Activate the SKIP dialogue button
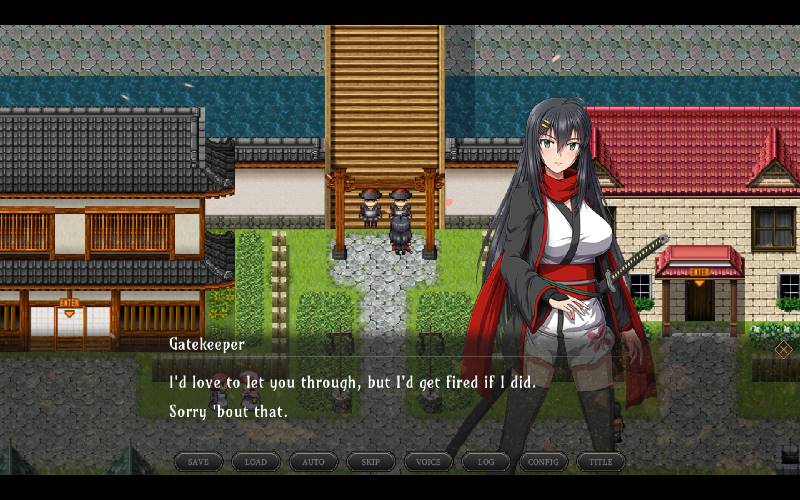The image size is (800, 500). click(x=371, y=462)
